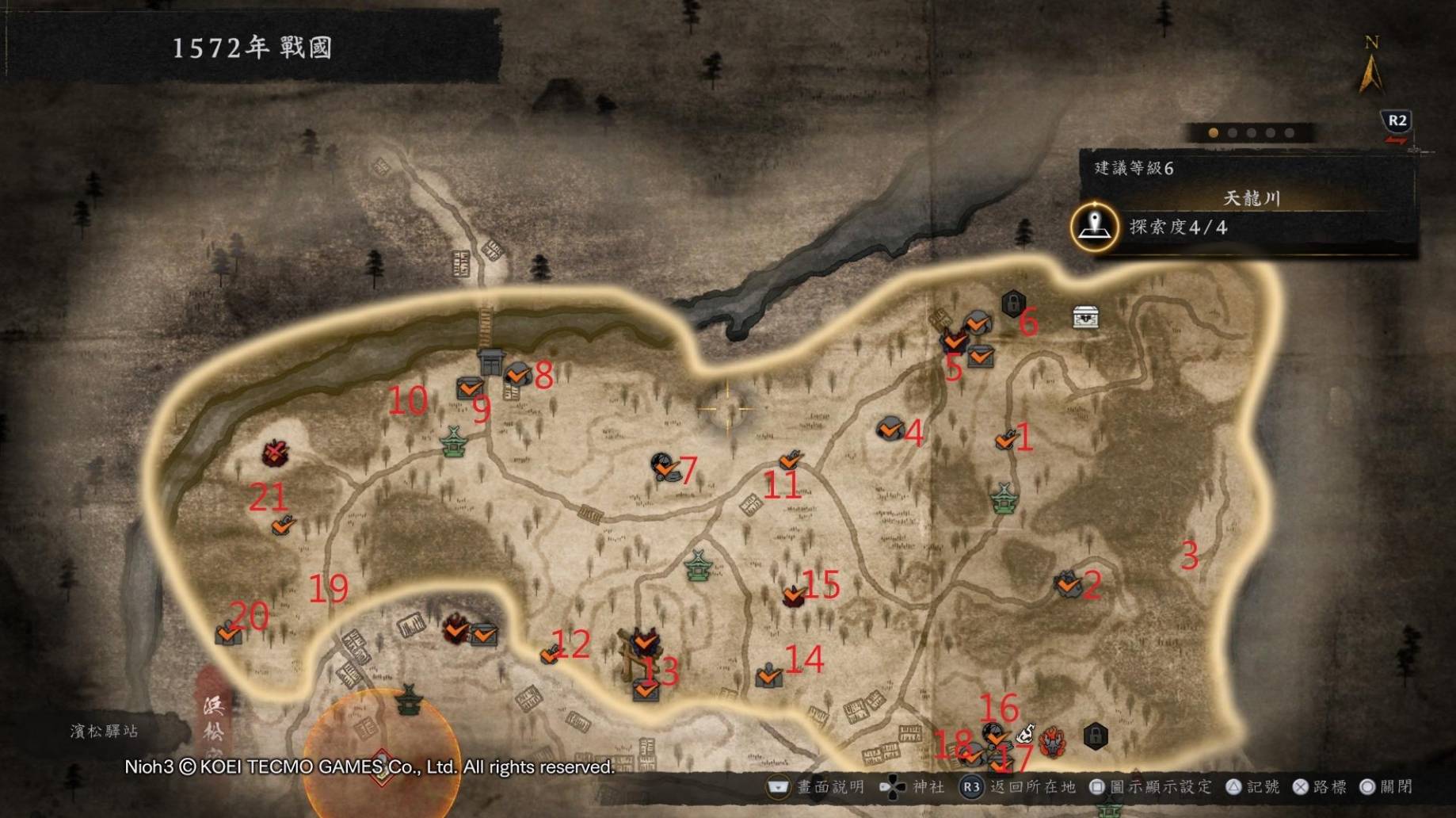
Task: Select the dark shrine in the orange circle
Action: (x=409, y=701)
